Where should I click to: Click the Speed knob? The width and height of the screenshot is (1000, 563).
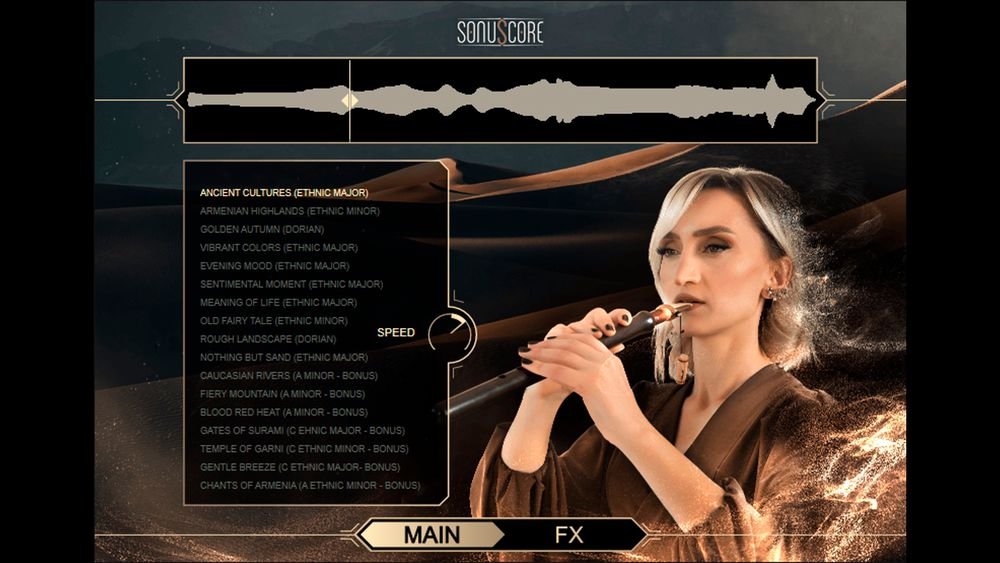[451, 332]
